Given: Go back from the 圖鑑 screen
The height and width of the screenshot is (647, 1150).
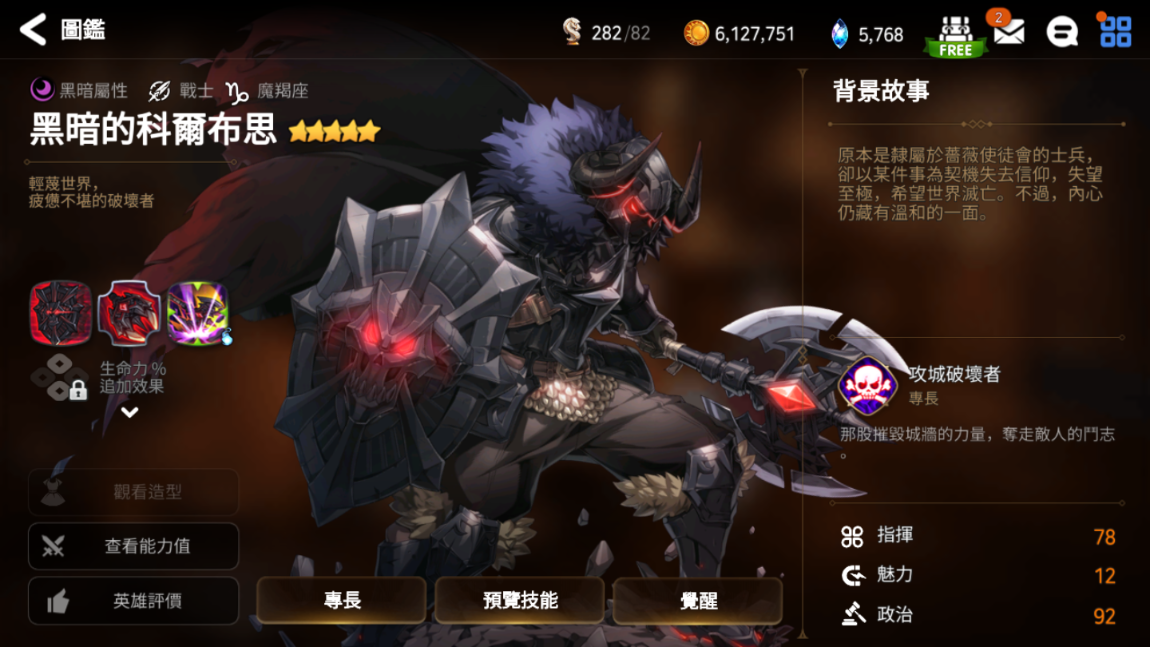Looking at the screenshot, I should (33, 30).
